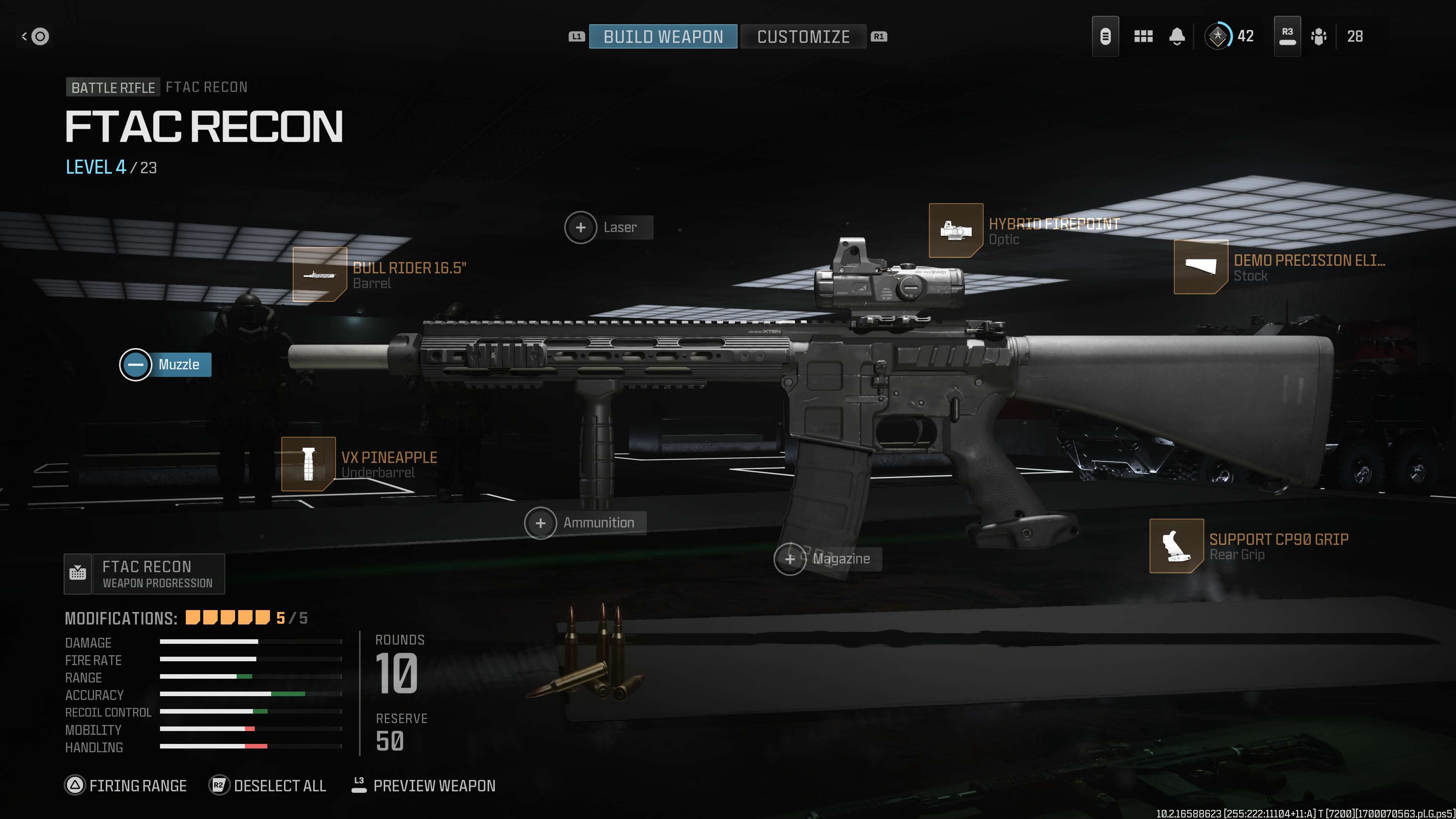Deselect all attachments
The image size is (1456, 819).
268,786
